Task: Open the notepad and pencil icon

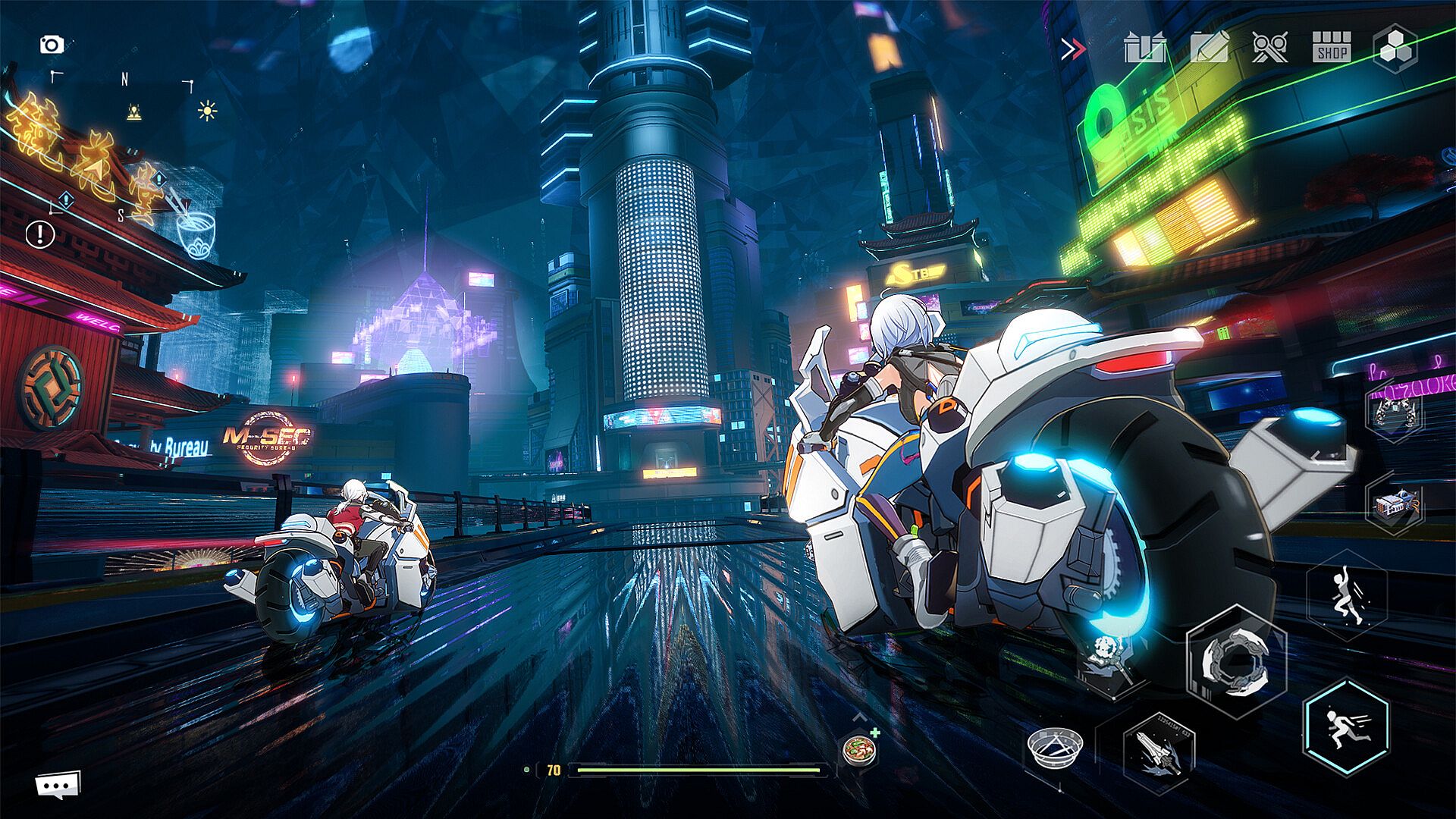Action: click(1210, 49)
